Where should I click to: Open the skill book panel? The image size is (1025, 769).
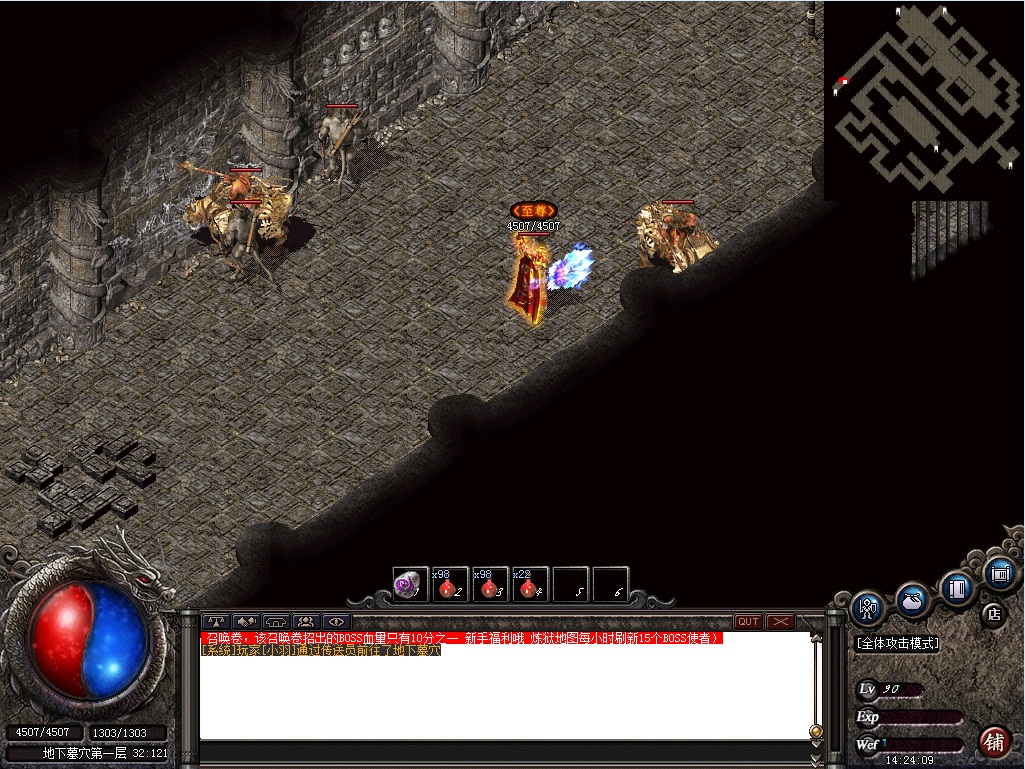pos(957,588)
